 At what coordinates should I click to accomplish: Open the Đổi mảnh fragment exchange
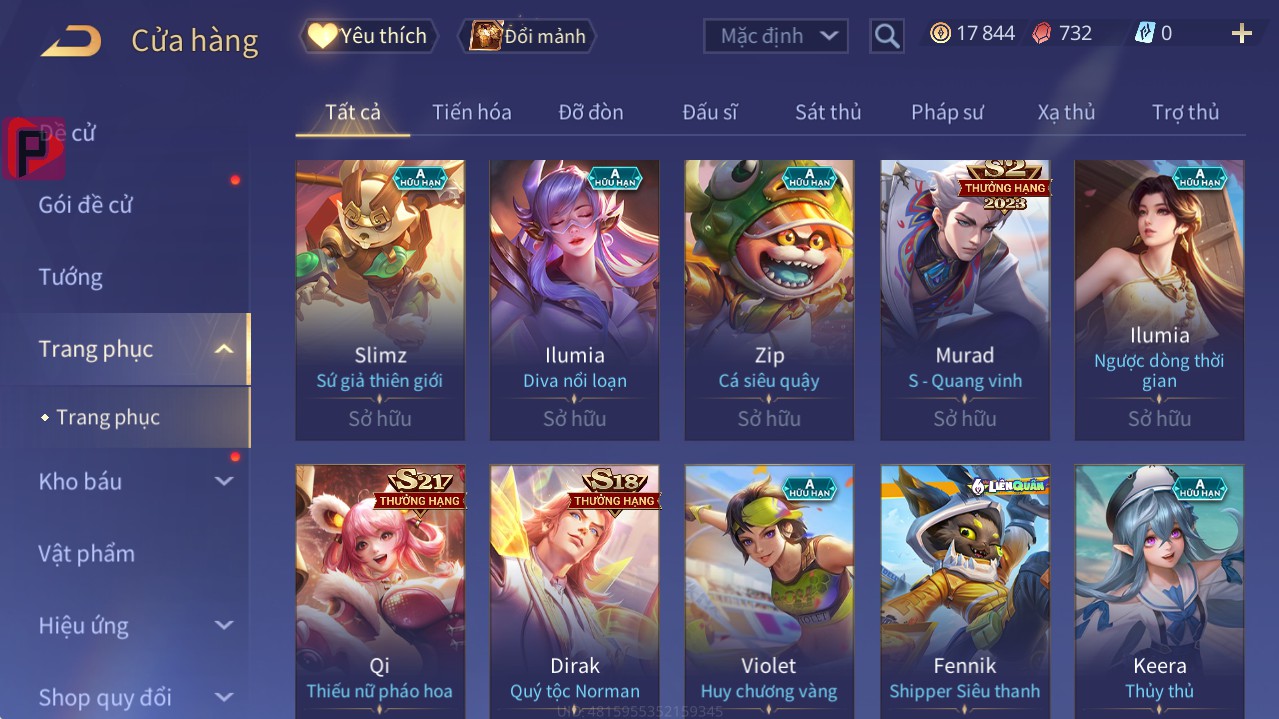(527, 36)
